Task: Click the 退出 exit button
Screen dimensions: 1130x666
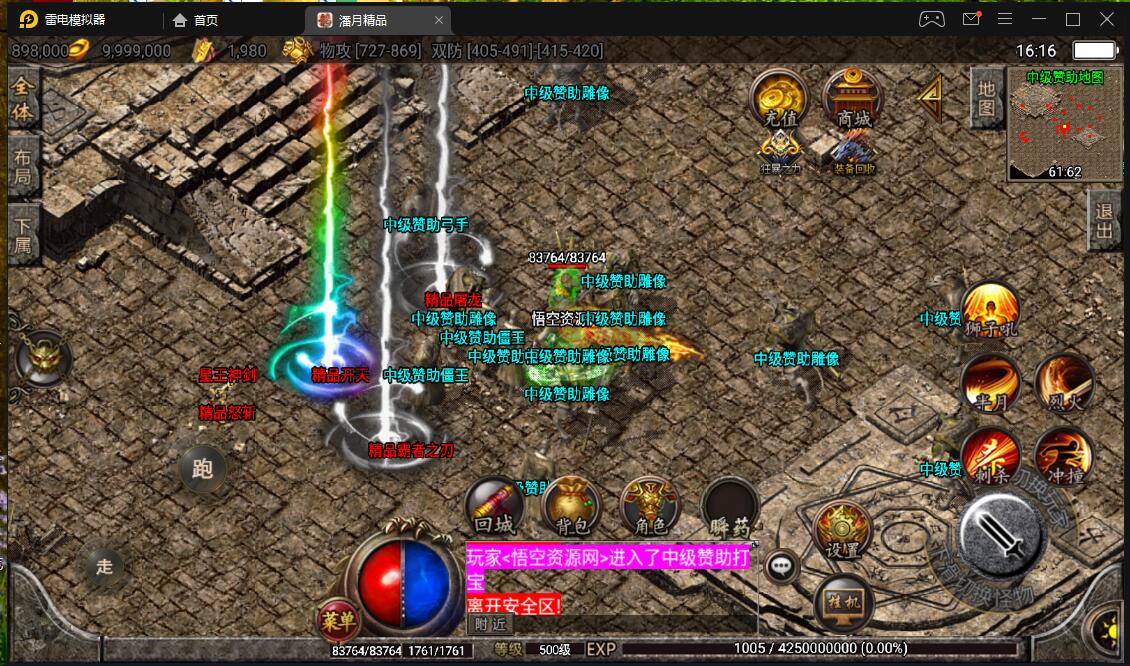Action: (x=1104, y=220)
